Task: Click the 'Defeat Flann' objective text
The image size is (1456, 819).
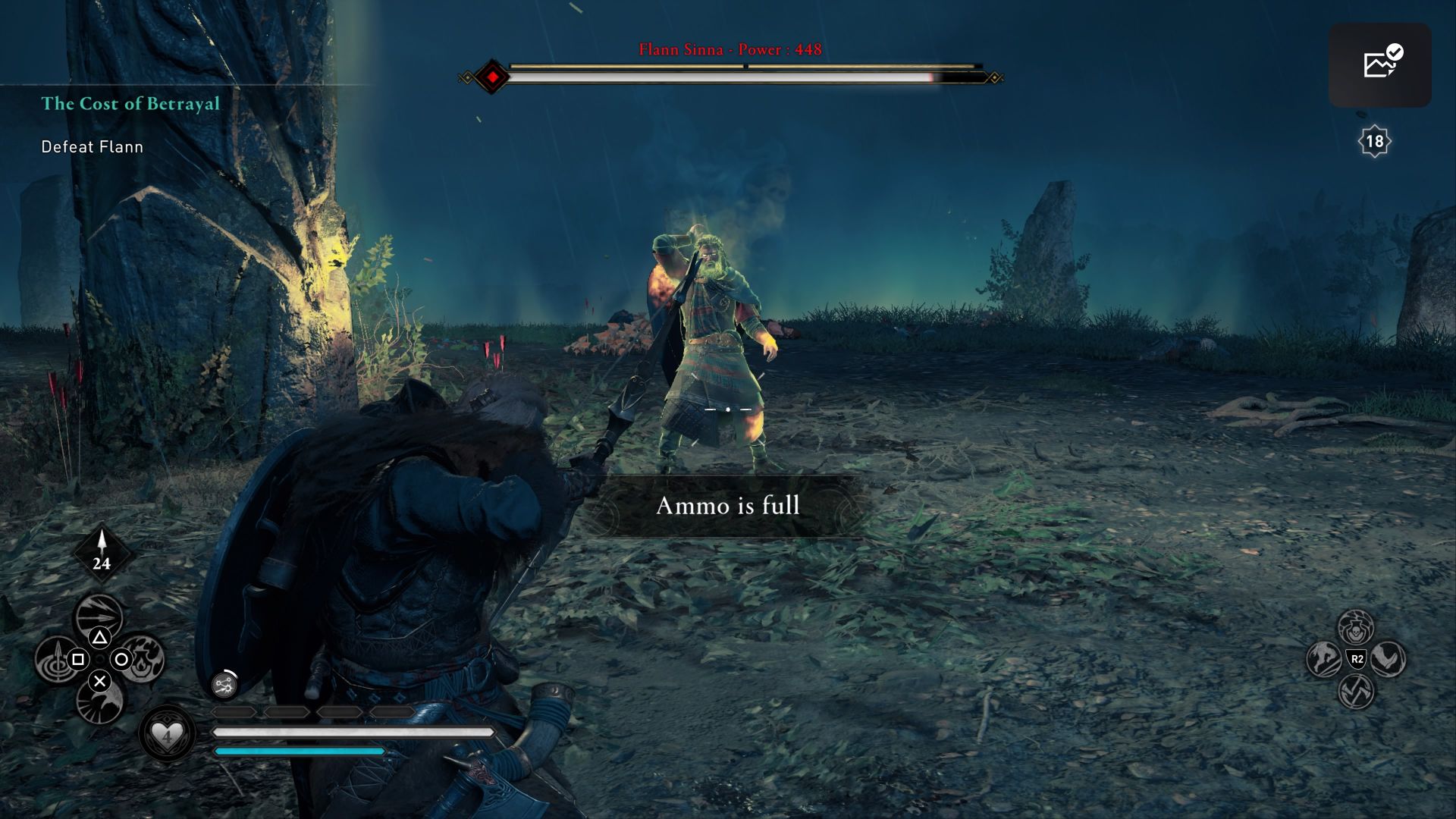Action: (92, 146)
